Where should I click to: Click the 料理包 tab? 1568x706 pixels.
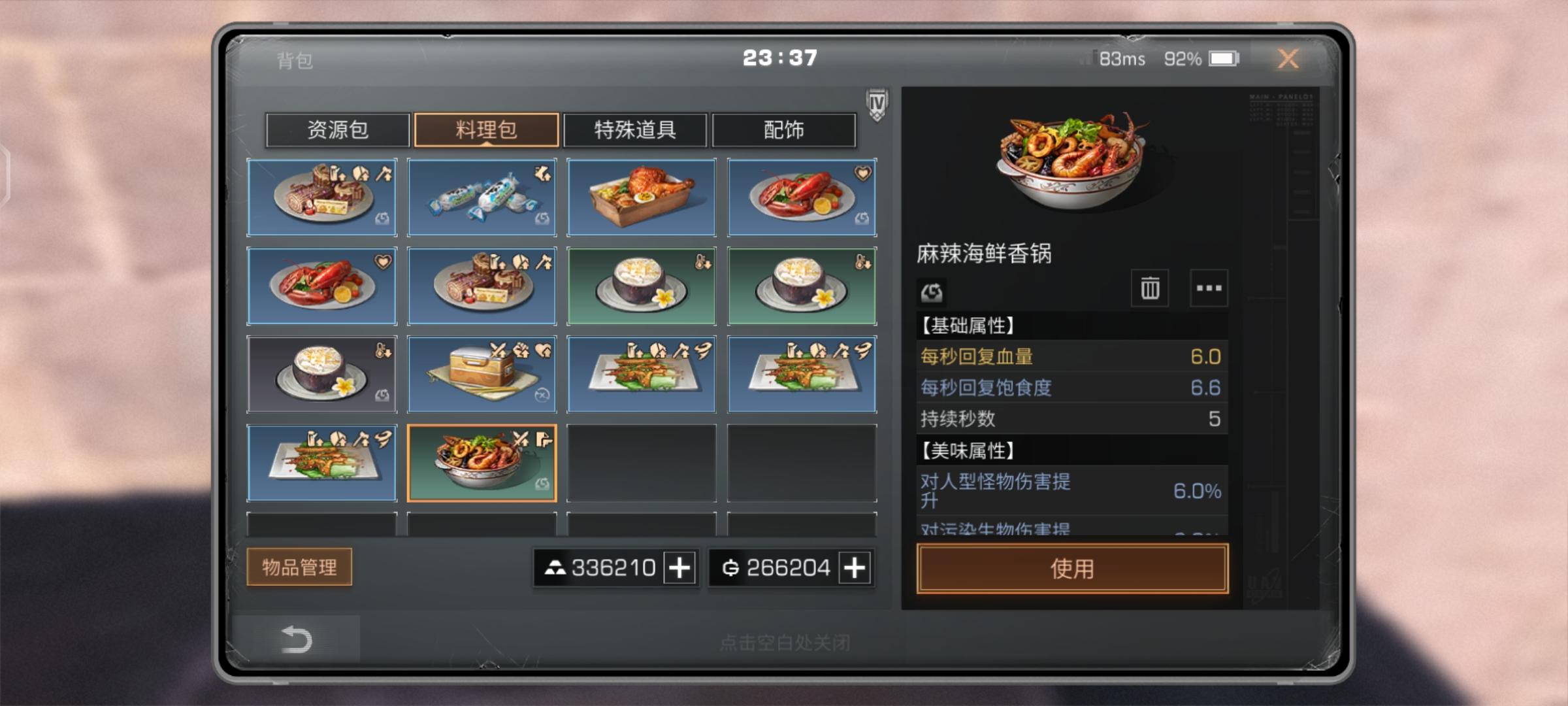(486, 130)
